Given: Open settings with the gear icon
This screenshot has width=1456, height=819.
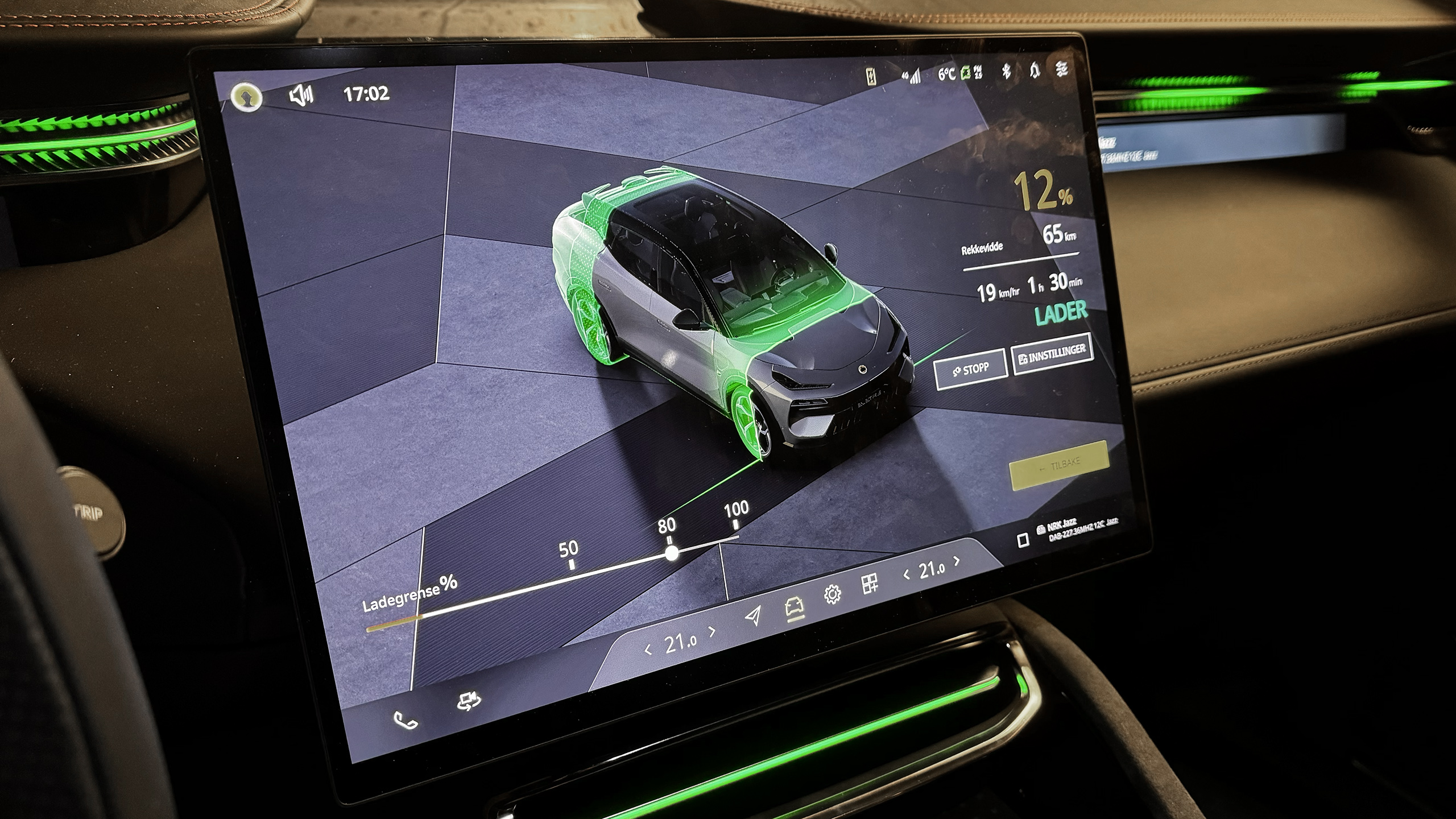Looking at the screenshot, I should 832,594.
